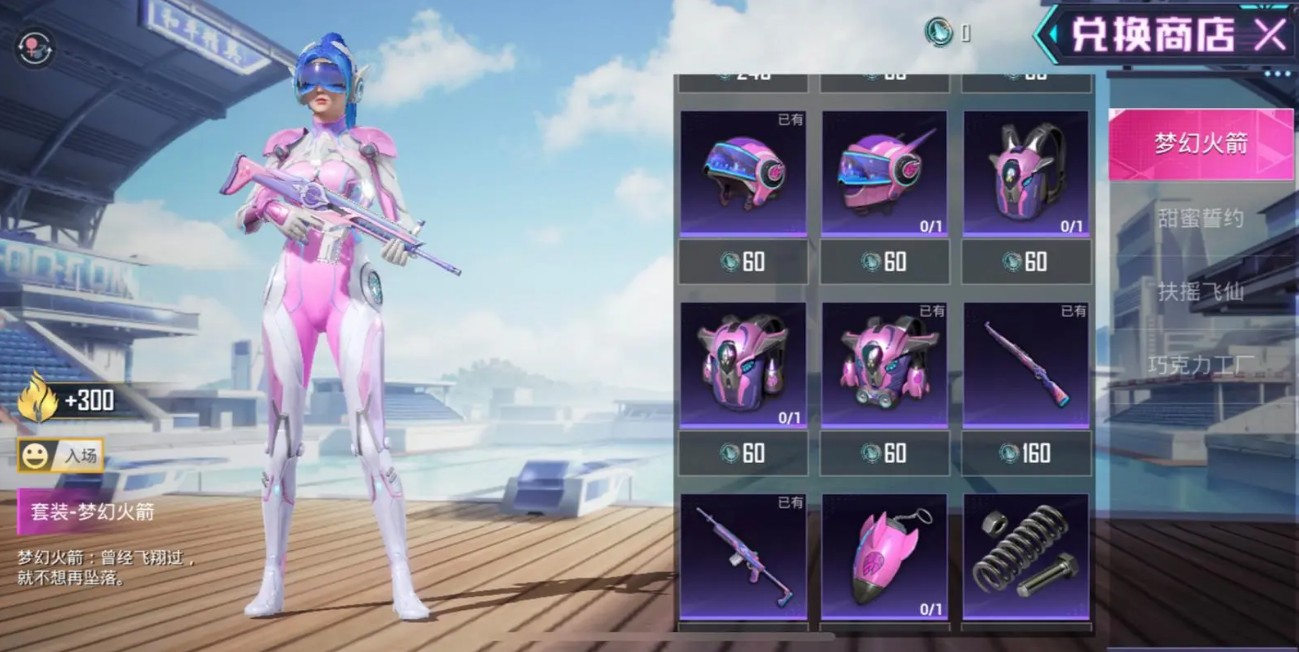Select the 梦幻火箭 category tab

click(x=1200, y=143)
